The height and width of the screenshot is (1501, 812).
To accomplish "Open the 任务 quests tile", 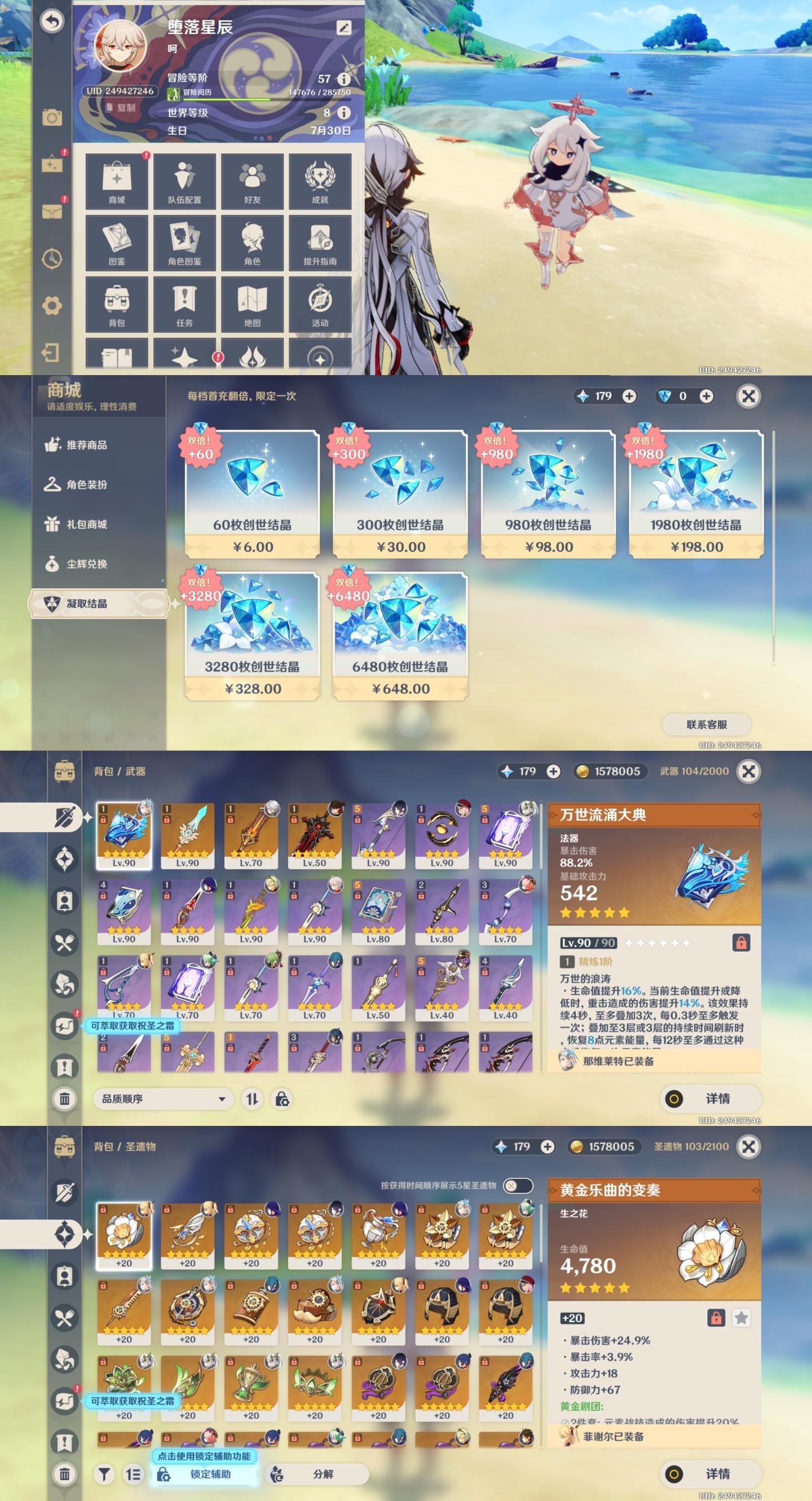I will click(184, 304).
